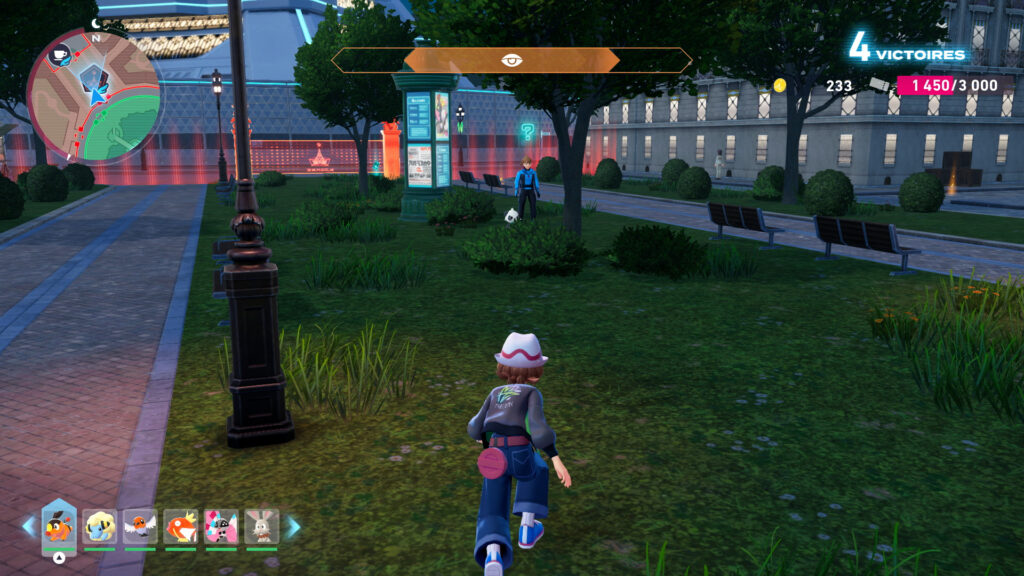The height and width of the screenshot is (576, 1024).
Task: Click the left arrow of party bar
Action: tap(29, 526)
